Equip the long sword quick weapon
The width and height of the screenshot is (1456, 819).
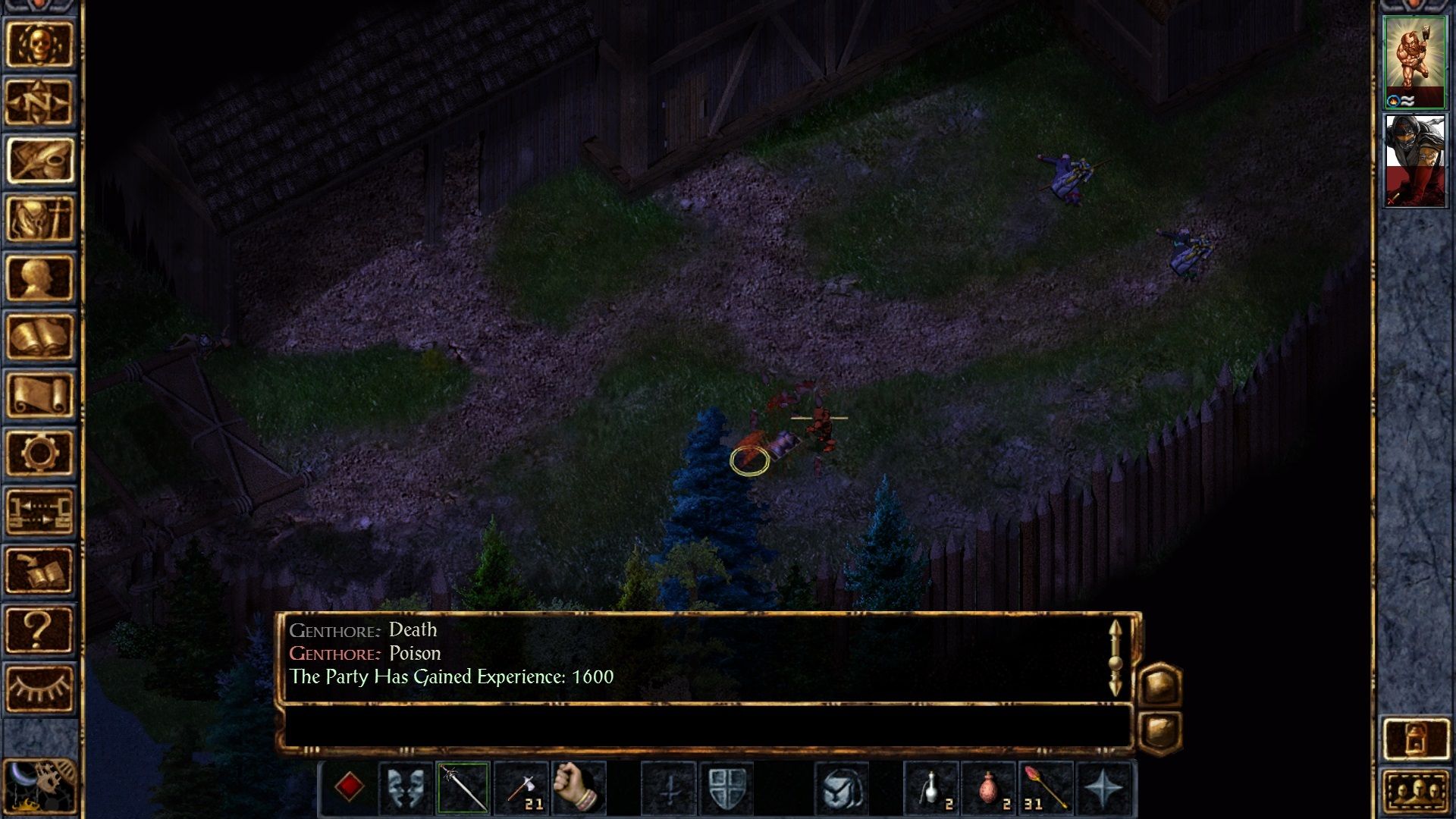tap(463, 787)
